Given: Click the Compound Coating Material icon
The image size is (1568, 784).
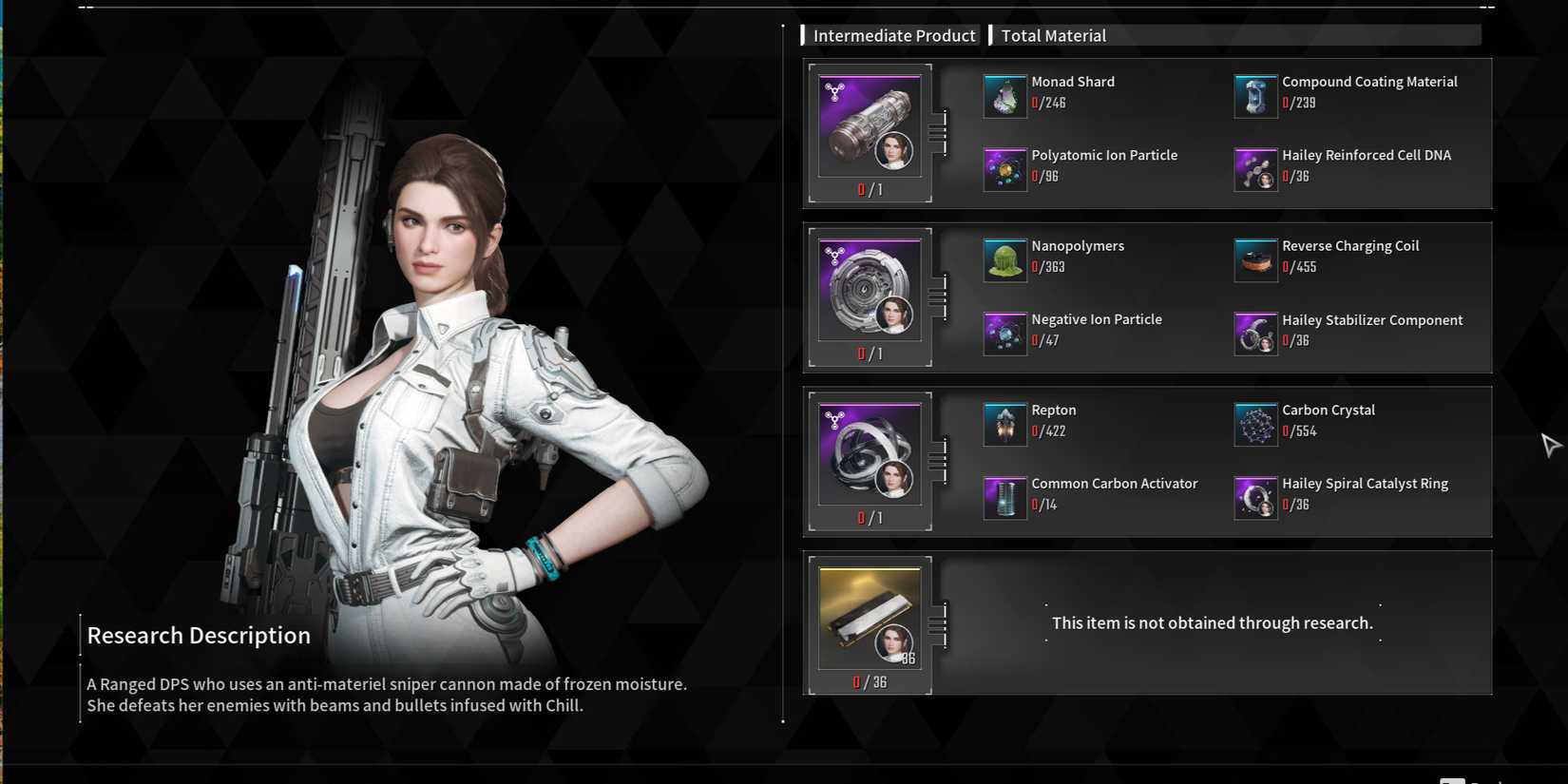Looking at the screenshot, I should pyautogui.click(x=1254, y=96).
